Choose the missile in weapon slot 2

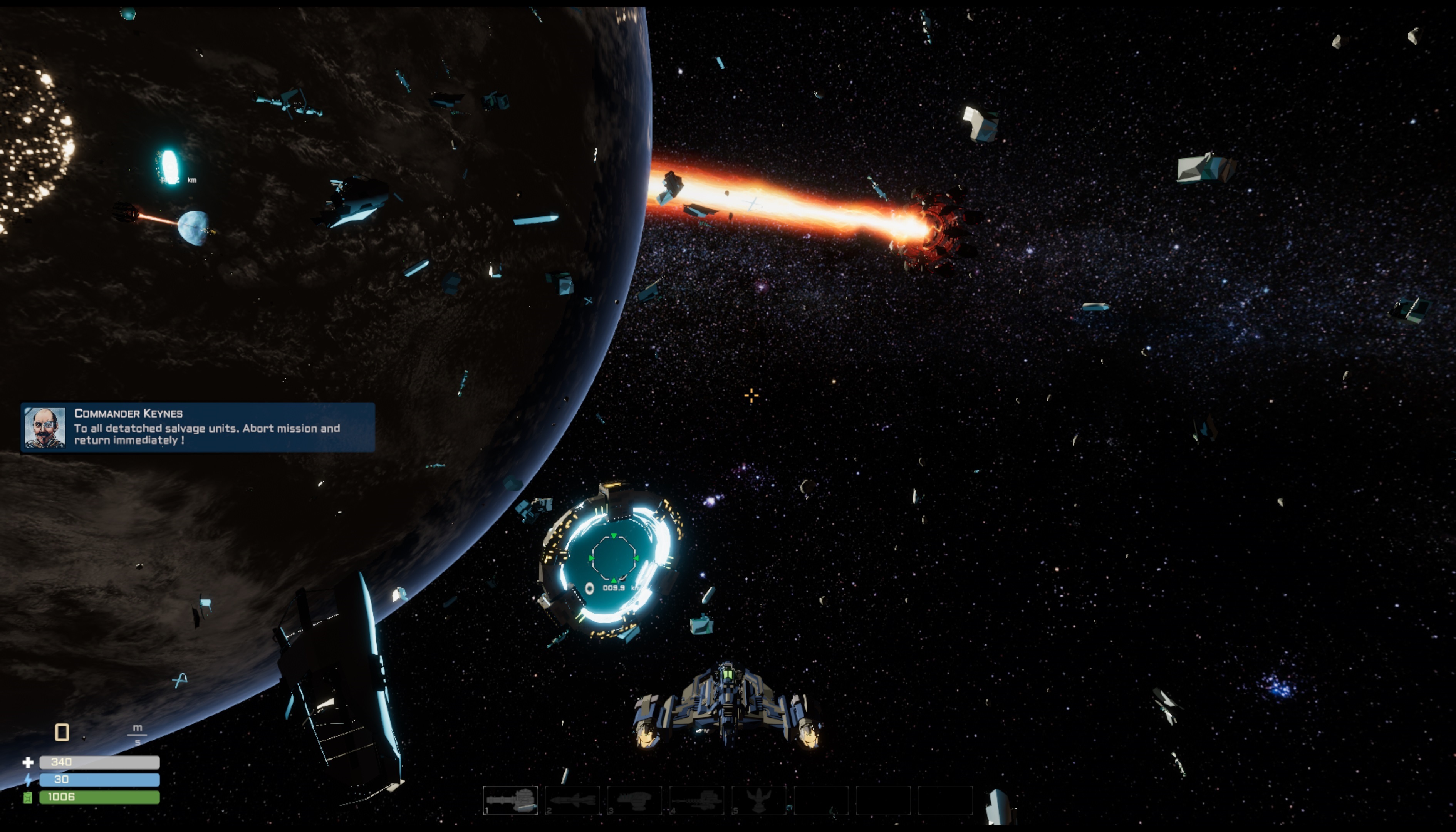pyautogui.click(x=572, y=800)
